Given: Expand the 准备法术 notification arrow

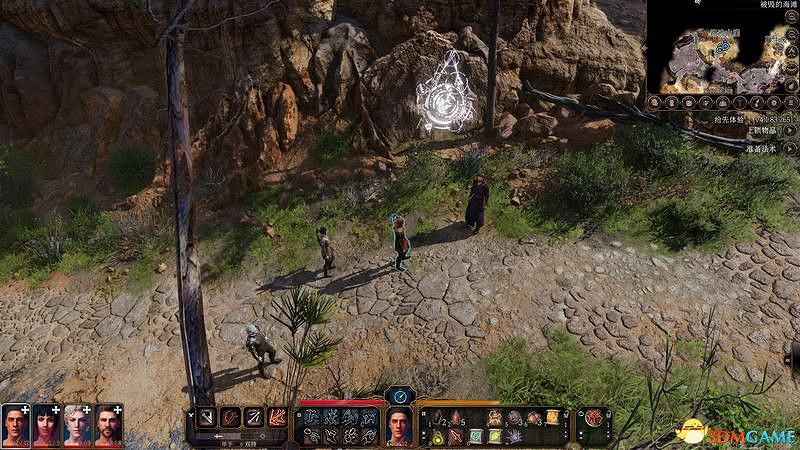Looking at the screenshot, I should pyautogui.click(x=791, y=150).
